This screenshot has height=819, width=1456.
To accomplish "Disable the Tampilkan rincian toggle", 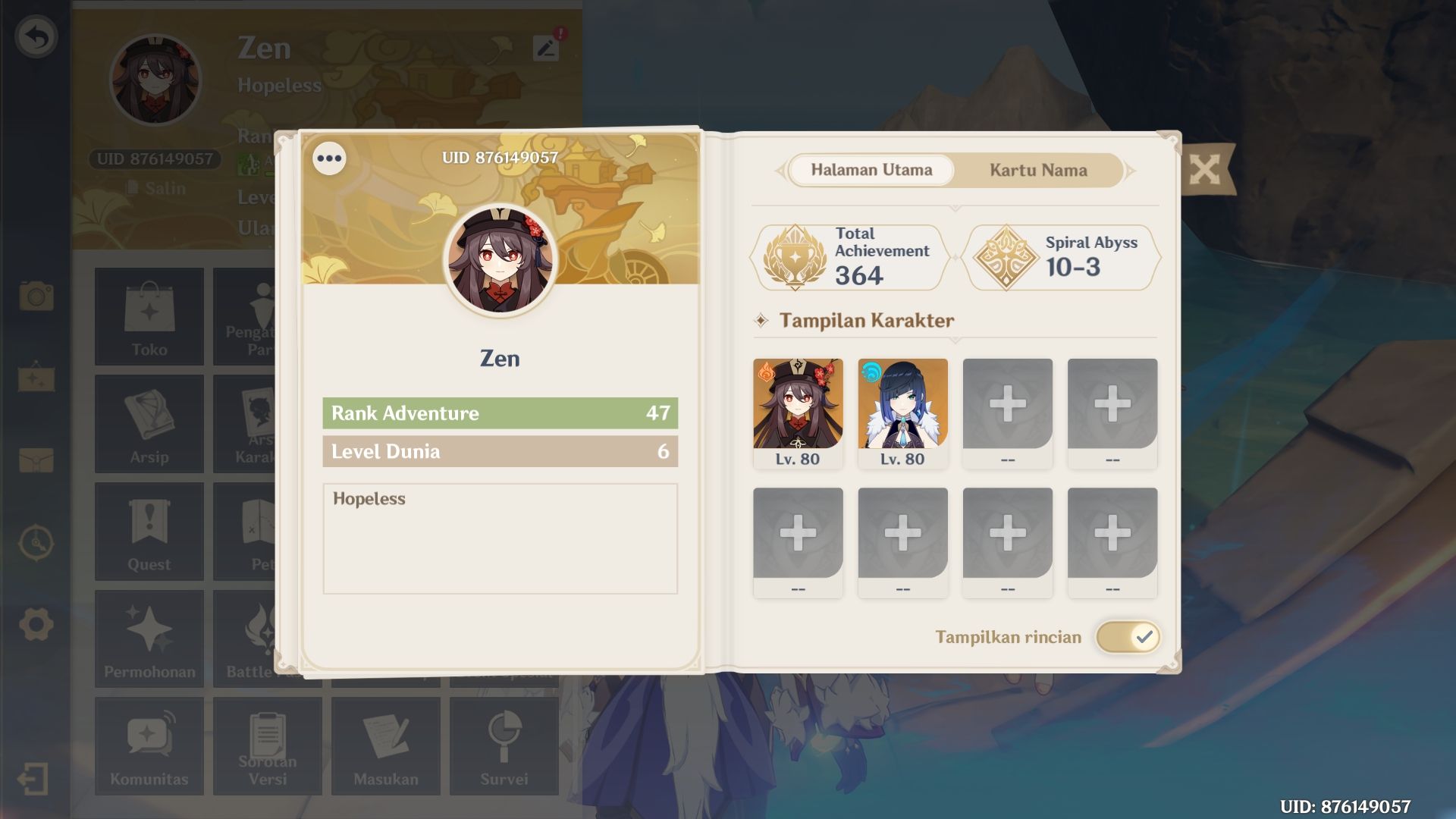I will click(1129, 637).
